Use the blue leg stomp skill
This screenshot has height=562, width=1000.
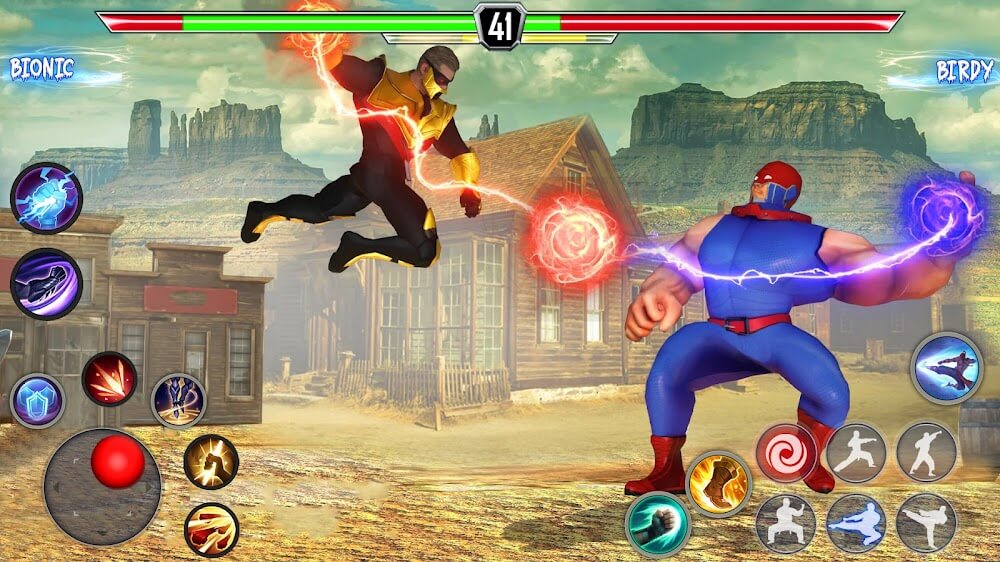pyautogui.click(x=178, y=400)
